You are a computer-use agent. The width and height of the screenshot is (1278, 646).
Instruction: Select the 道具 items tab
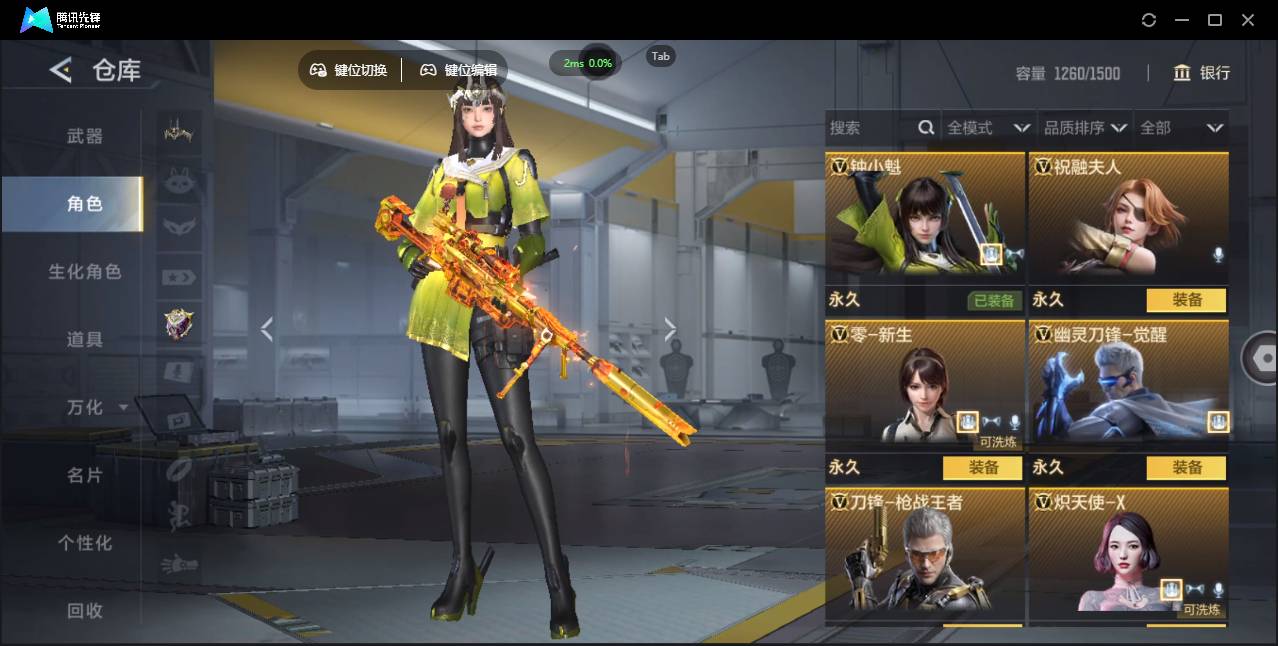click(85, 340)
